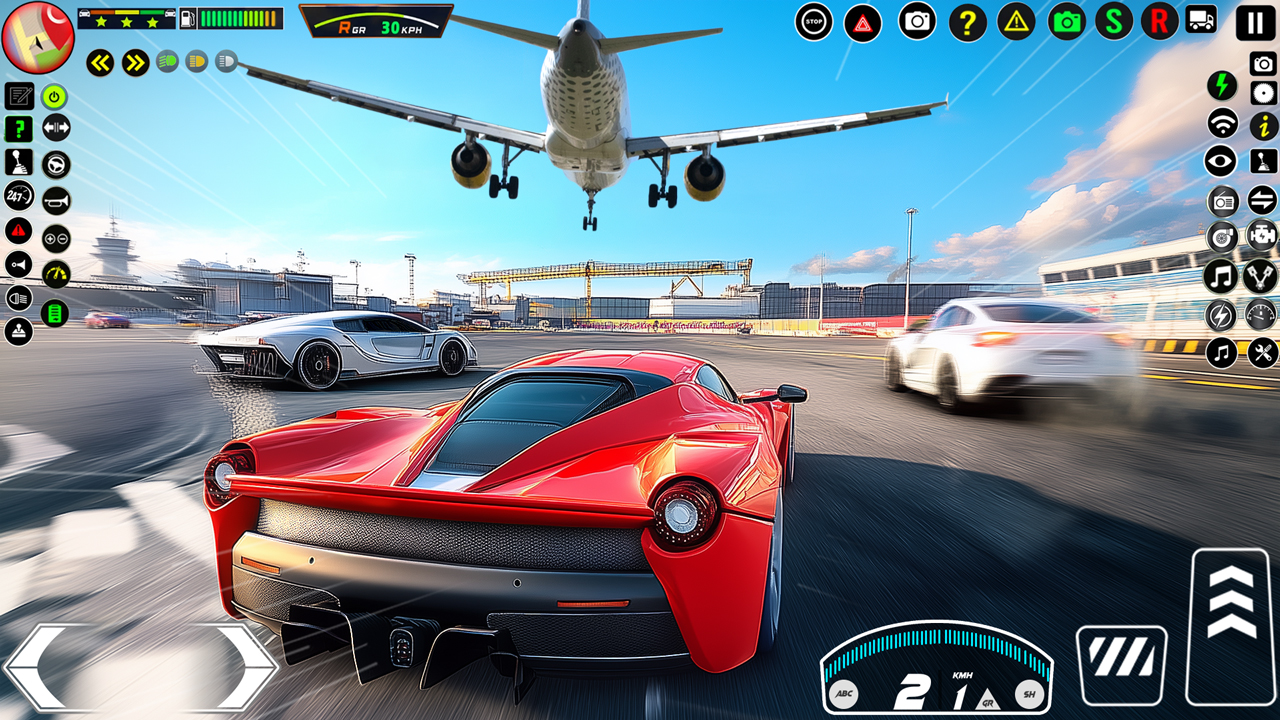Select the steering wheel control icon
Viewport: 1280px width, 720px height.
pos(55,164)
